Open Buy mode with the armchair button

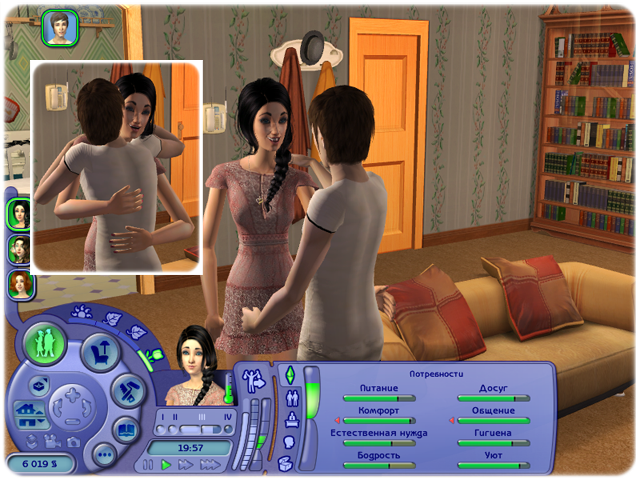tap(101, 352)
